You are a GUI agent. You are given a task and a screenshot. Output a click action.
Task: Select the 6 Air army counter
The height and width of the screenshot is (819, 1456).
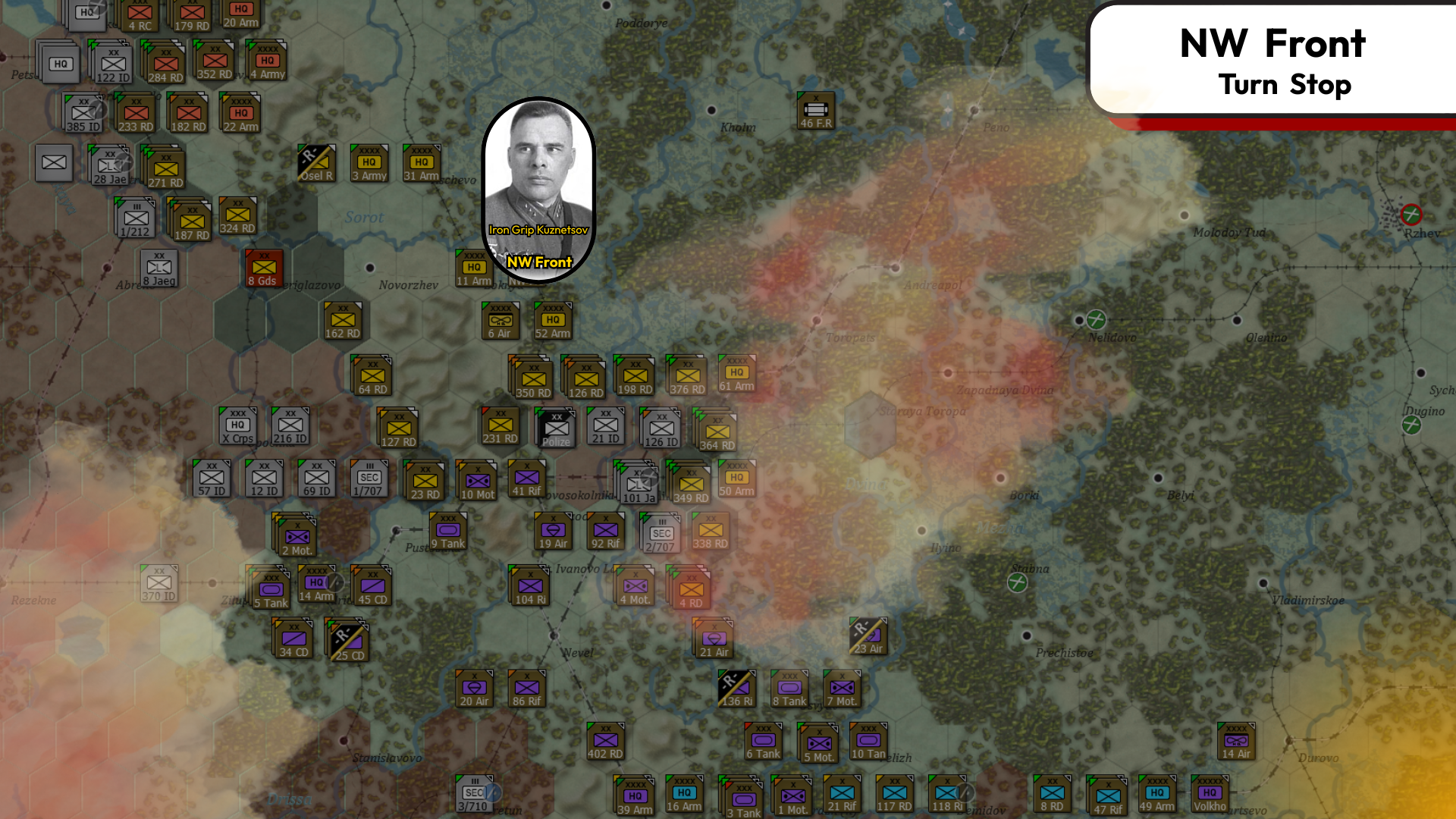point(499,319)
